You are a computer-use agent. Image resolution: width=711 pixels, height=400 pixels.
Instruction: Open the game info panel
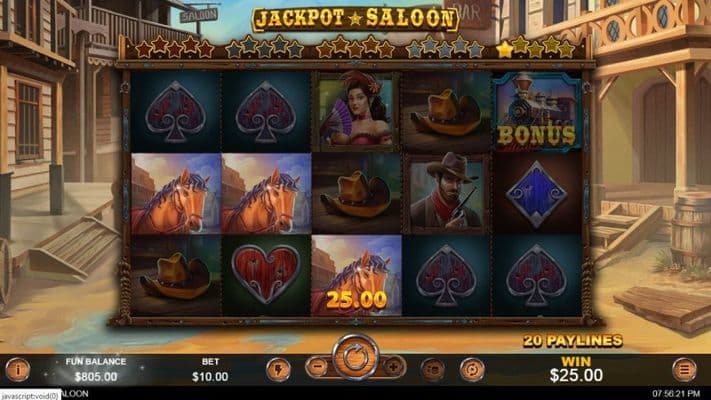[x=17, y=369]
